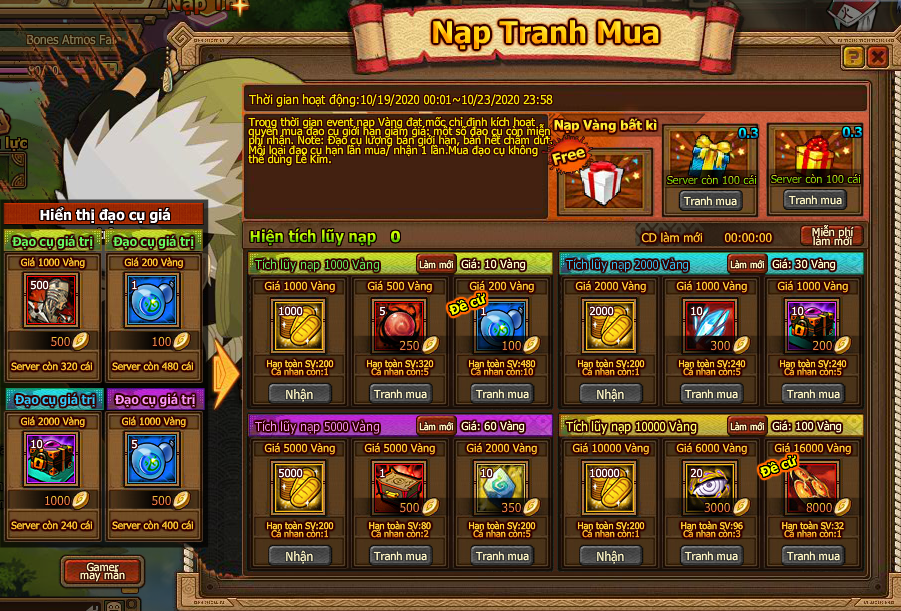Click Tranh mua under the blue gift box

coord(711,200)
